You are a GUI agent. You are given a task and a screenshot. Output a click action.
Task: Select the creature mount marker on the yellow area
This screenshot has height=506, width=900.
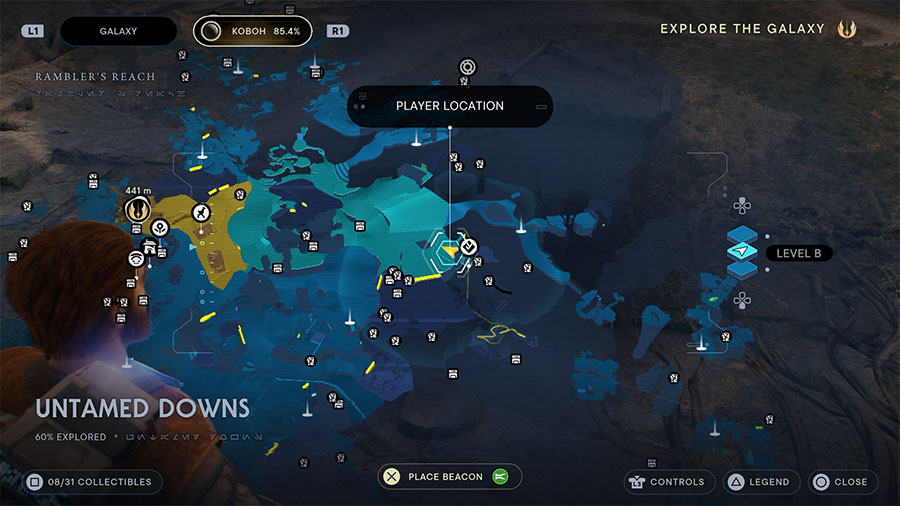pyautogui.click(x=202, y=212)
